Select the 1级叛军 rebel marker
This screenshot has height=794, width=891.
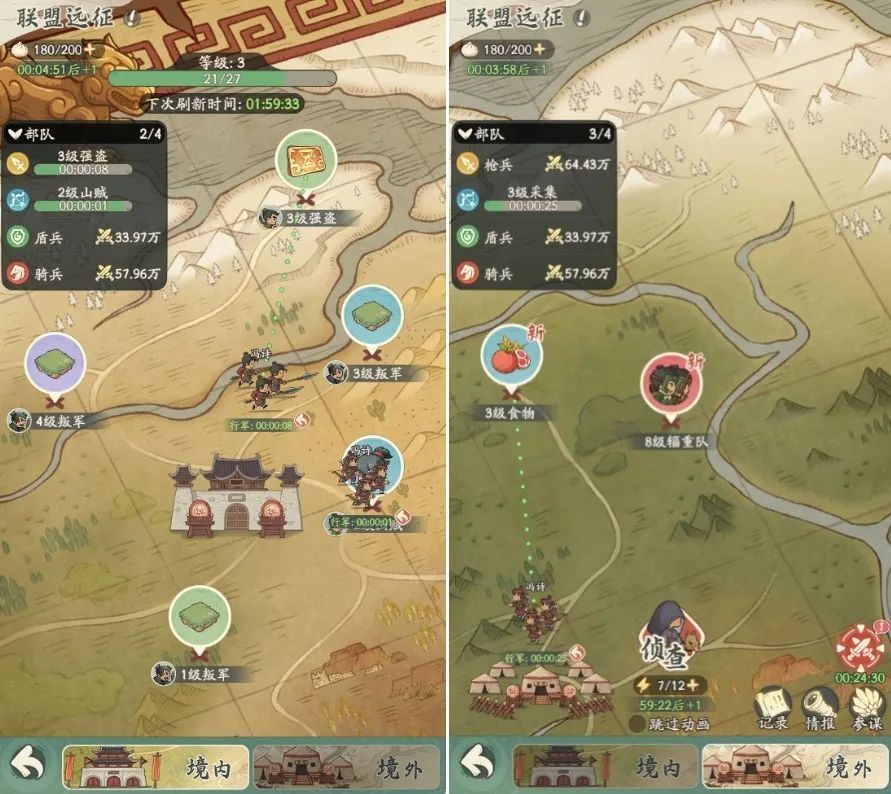(199, 617)
